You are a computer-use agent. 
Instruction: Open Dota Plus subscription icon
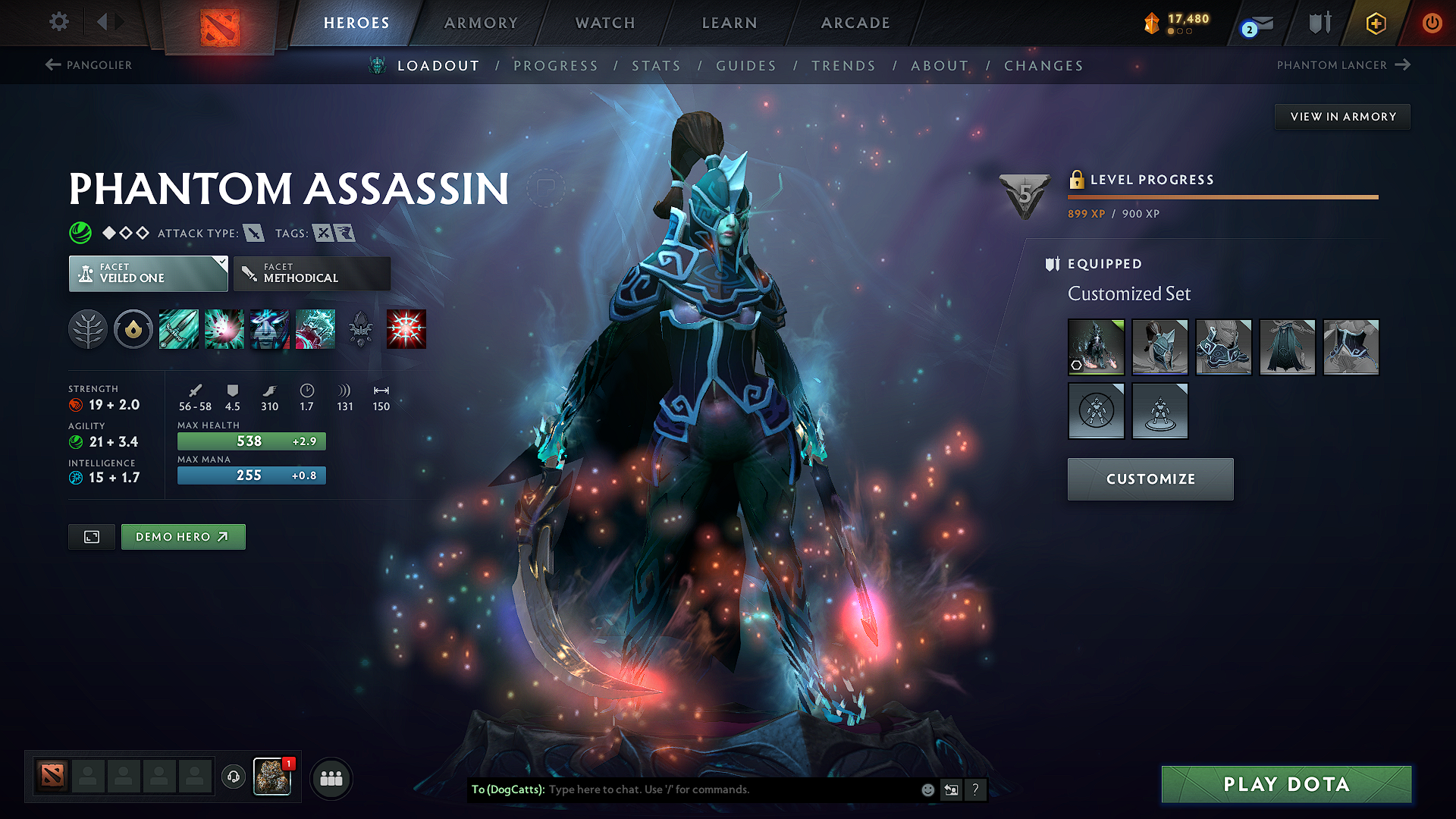point(1375,23)
